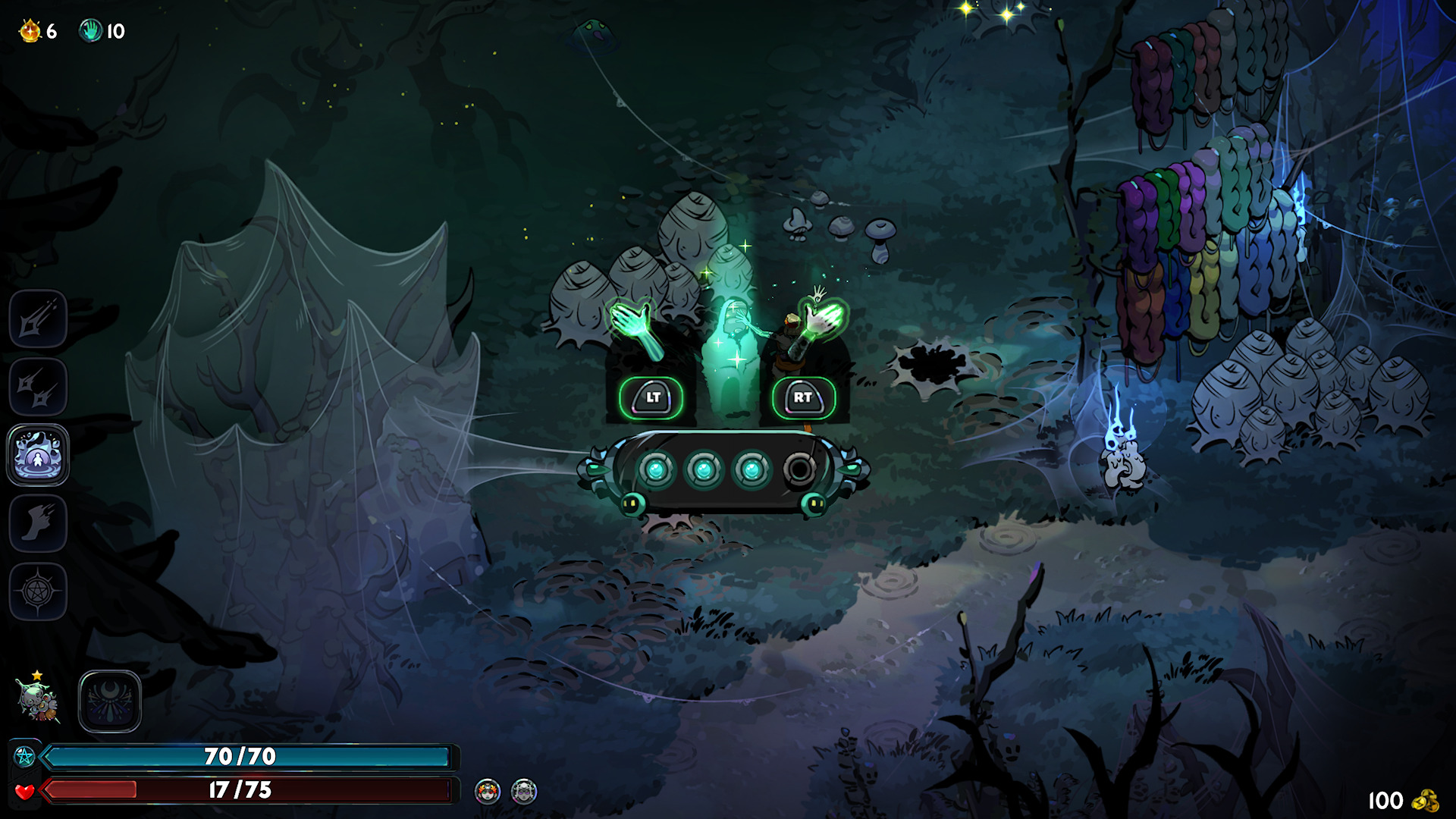Inspect the starred skull keepsake icon
This screenshot has width=1456, height=819.
(36, 700)
